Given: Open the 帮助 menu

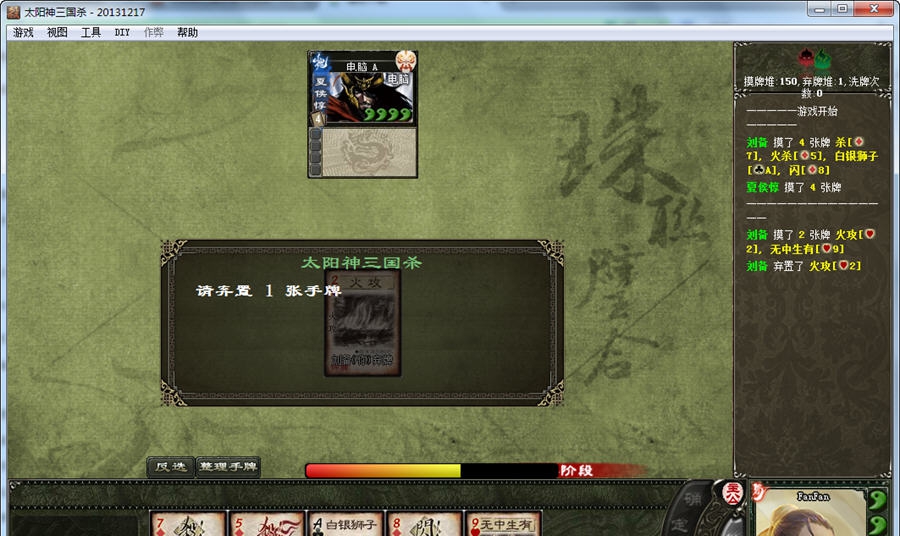Looking at the screenshot, I should pos(187,32).
